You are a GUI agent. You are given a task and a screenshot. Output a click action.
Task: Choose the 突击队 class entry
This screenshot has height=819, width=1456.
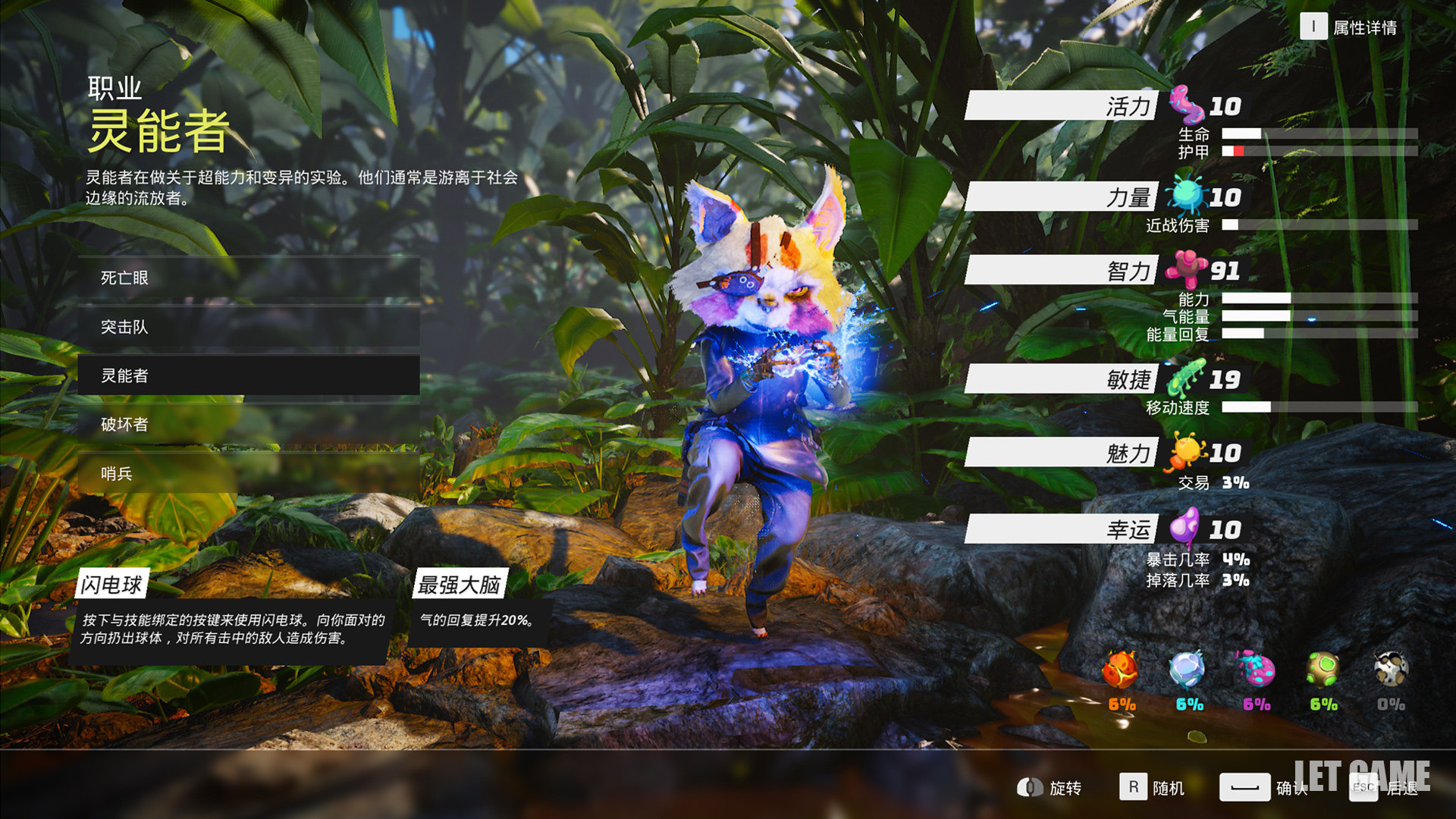coord(248,327)
